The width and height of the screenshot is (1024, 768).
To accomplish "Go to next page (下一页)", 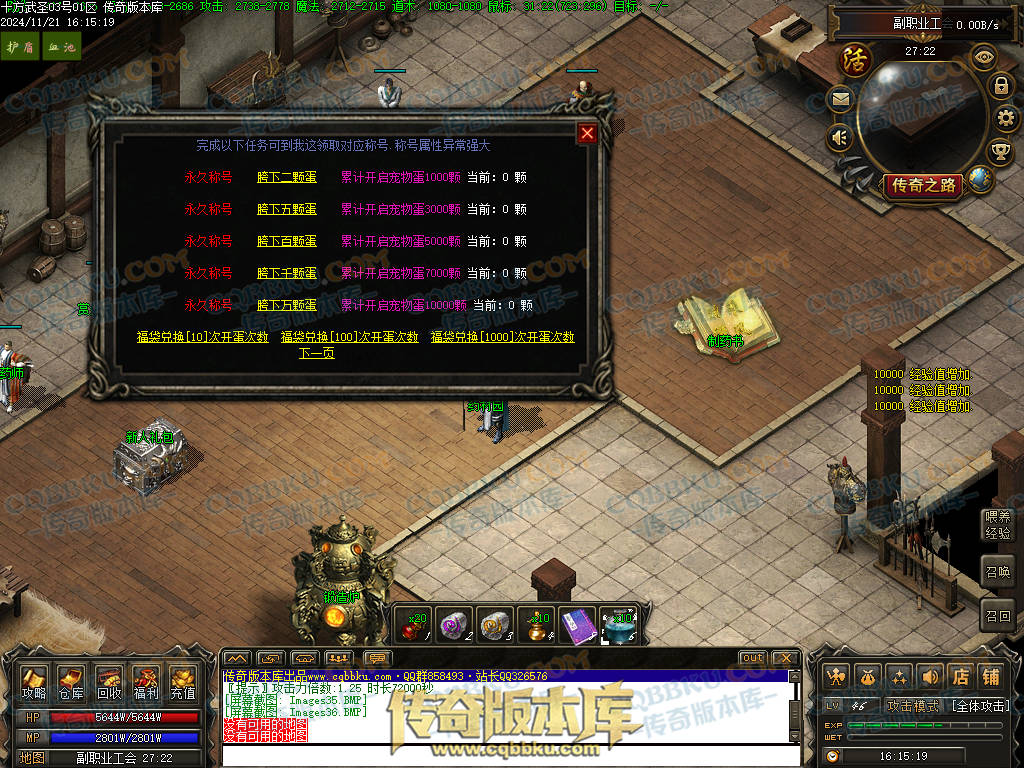I will [316, 353].
